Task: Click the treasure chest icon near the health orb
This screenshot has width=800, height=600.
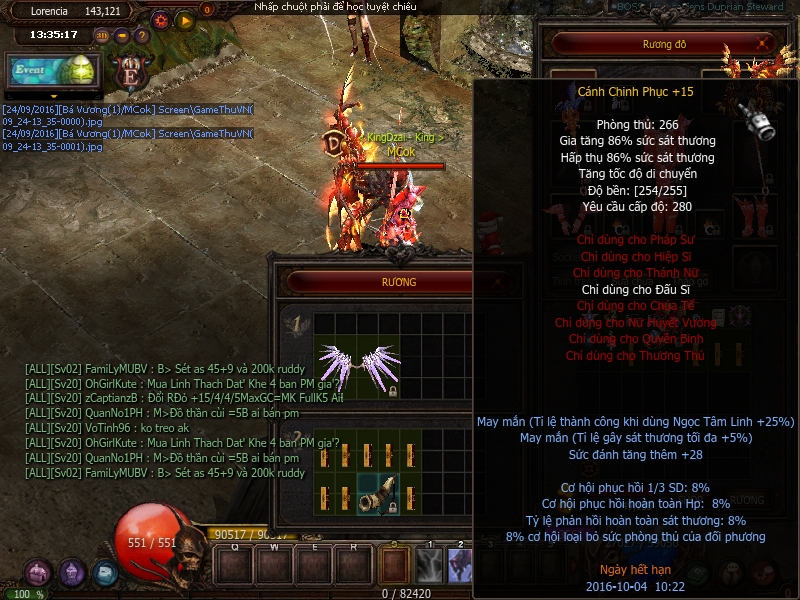Action: (40, 573)
